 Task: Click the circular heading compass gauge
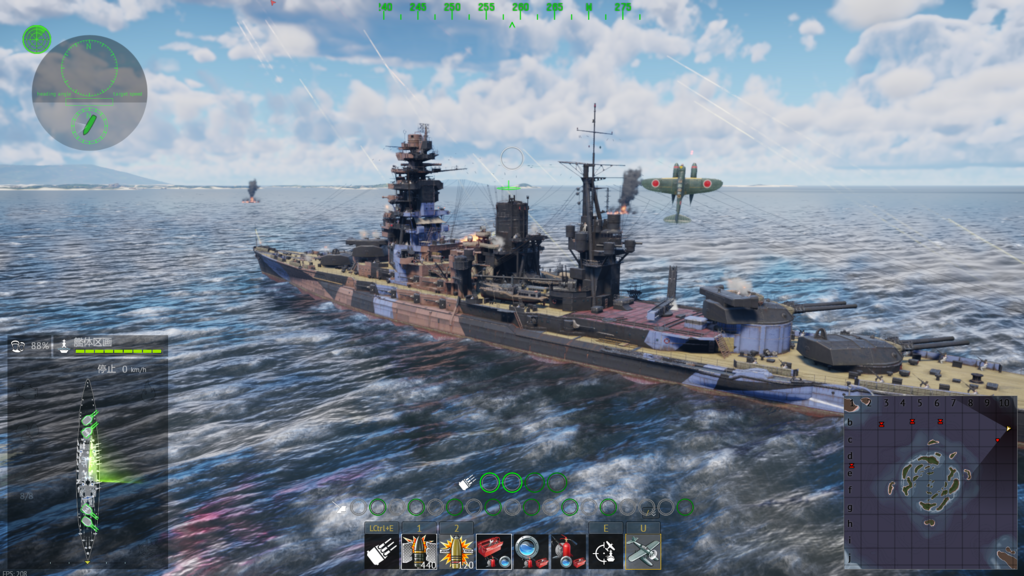[89, 92]
